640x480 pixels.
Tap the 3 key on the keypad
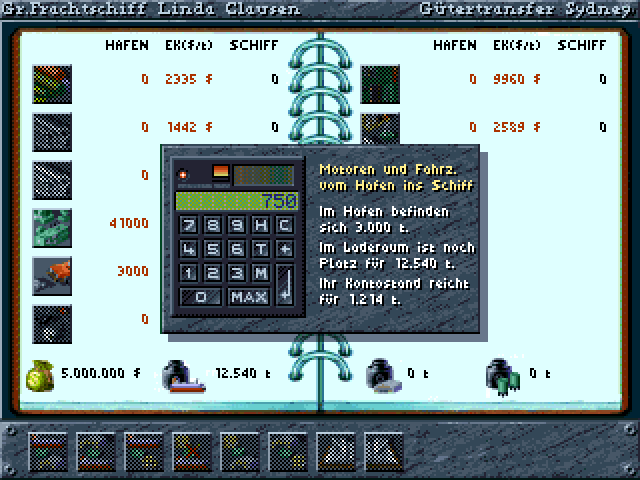(x=236, y=272)
